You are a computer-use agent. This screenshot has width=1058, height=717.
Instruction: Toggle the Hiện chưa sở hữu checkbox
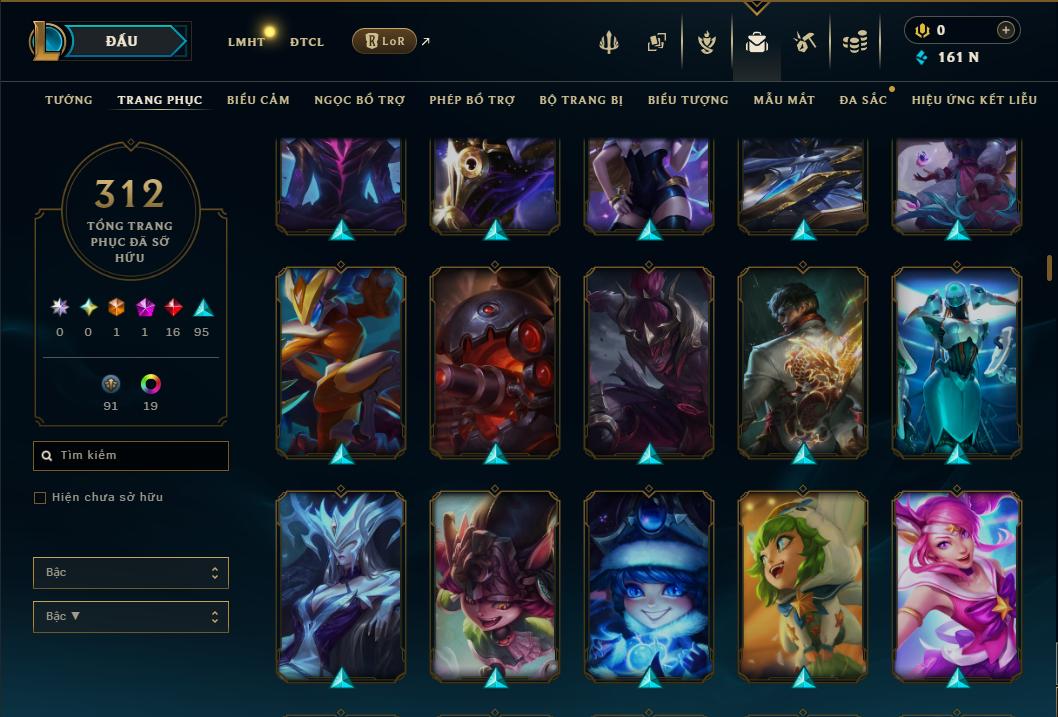40,498
